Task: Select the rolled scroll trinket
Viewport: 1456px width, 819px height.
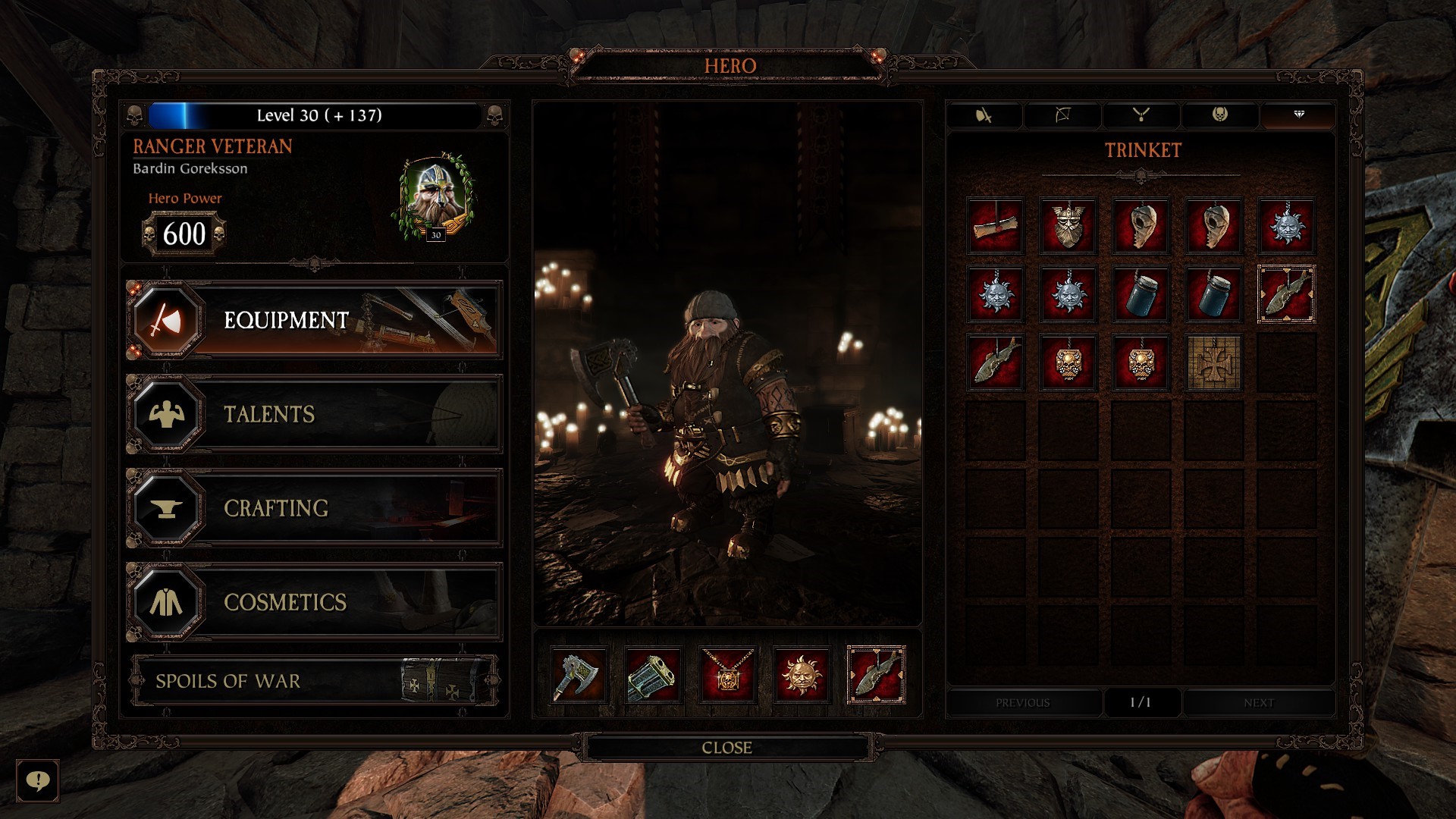Action: (x=995, y=226)
